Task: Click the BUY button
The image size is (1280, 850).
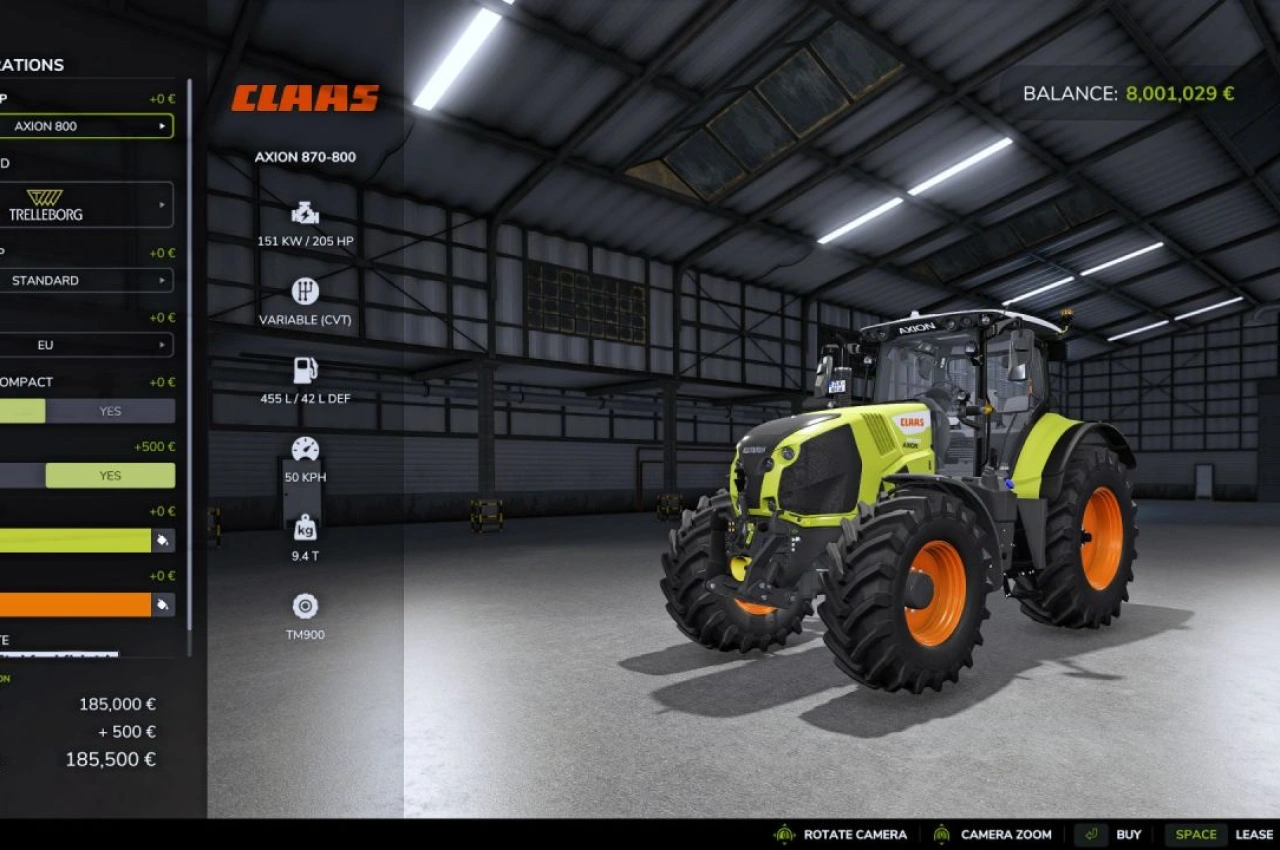Action: [x=1128, y=833]
